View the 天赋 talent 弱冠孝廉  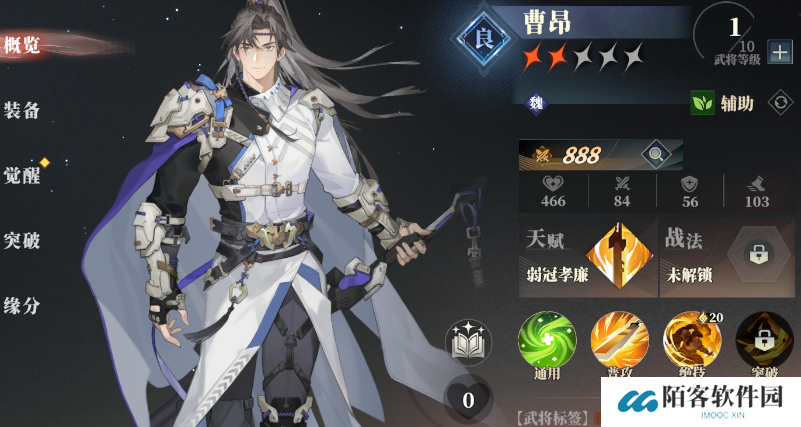coord(585,256)
